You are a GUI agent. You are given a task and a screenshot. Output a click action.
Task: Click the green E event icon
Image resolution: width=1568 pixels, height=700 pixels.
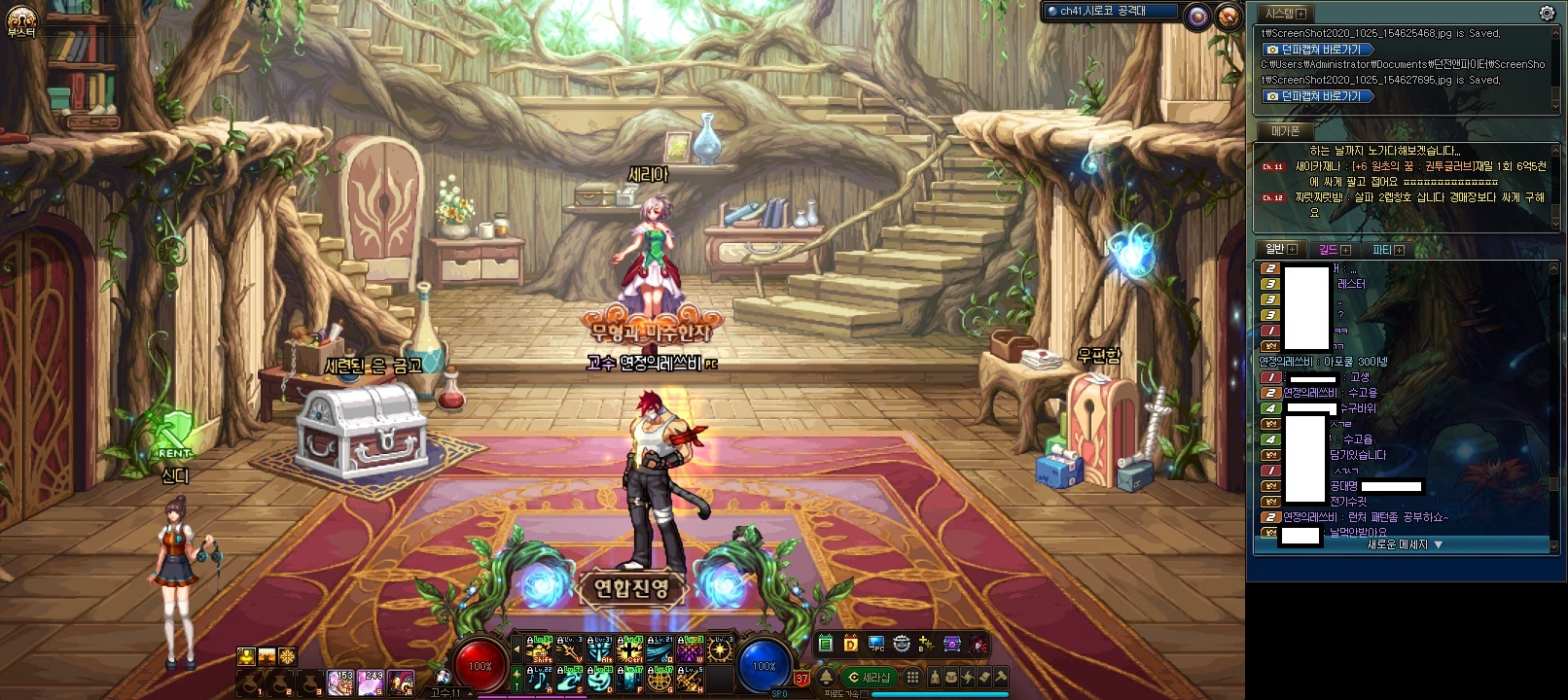(x=826, y=644)
